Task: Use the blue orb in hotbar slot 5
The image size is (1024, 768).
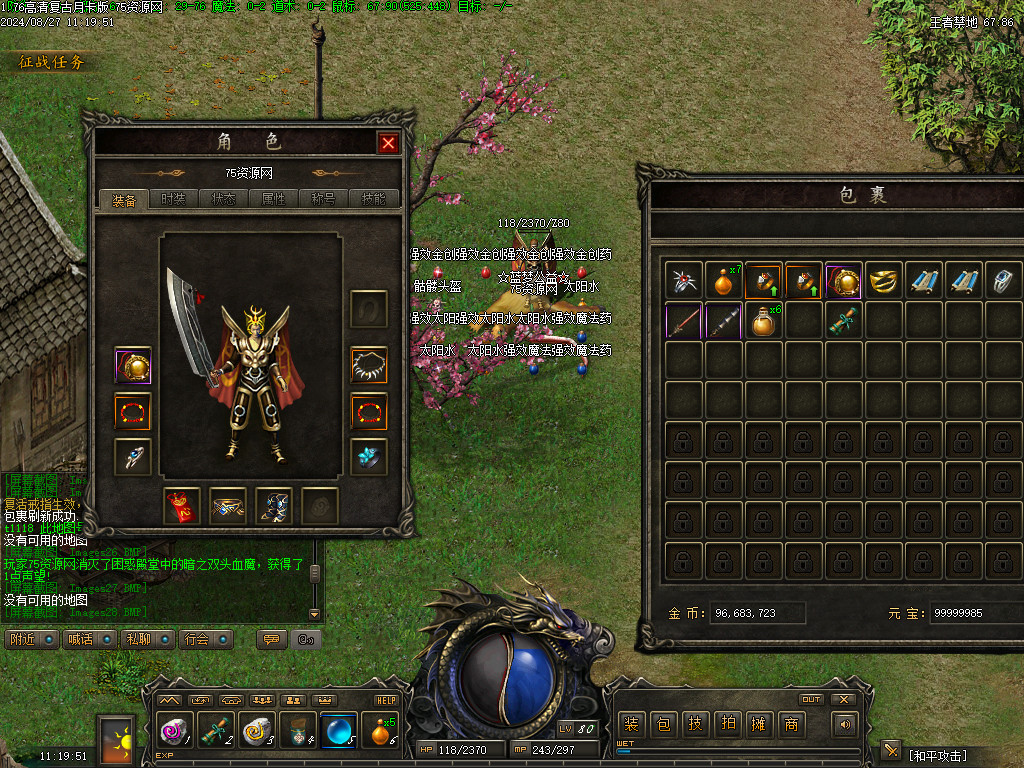Action: (338, 731)
